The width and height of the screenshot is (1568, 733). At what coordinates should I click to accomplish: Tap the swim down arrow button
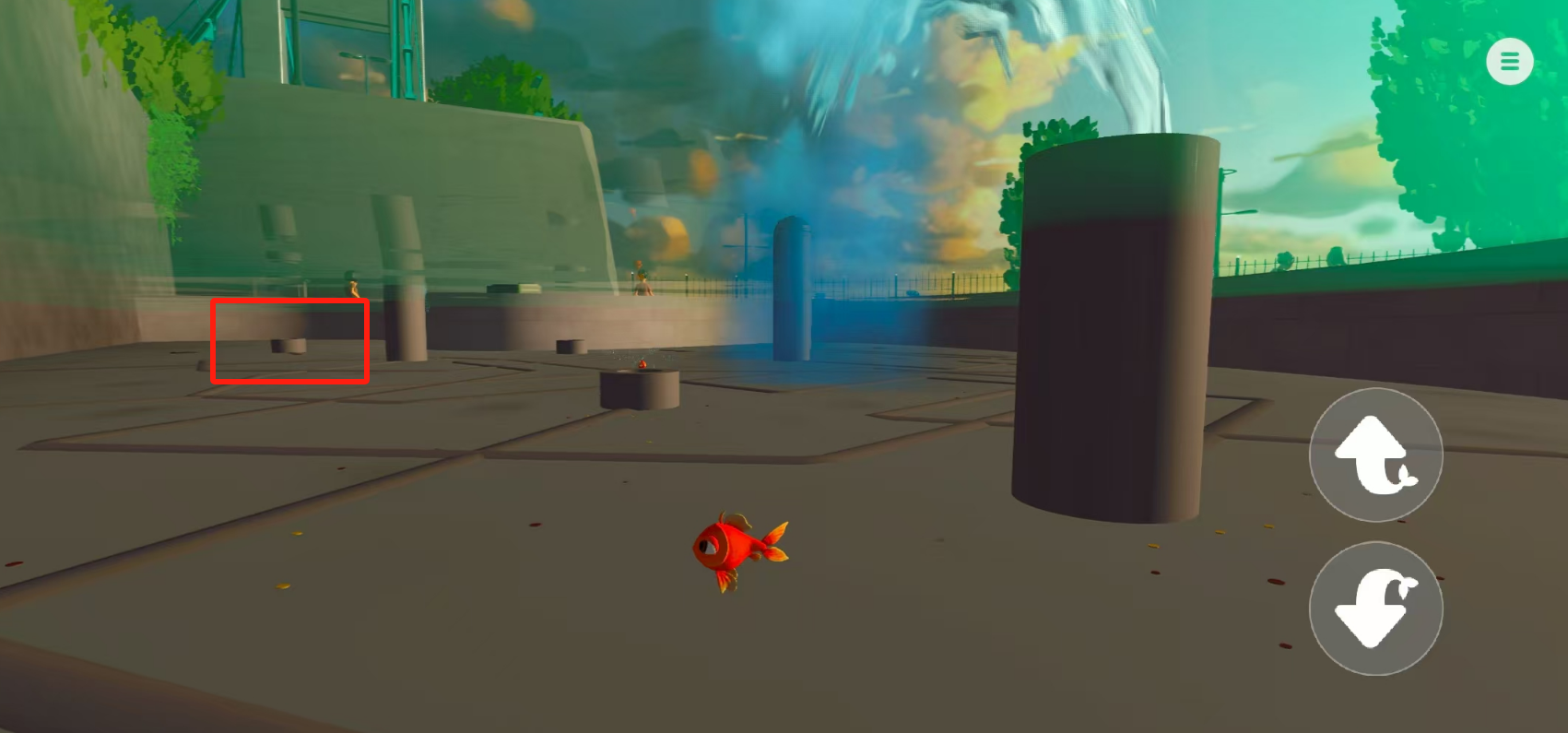click(1375, 609)
